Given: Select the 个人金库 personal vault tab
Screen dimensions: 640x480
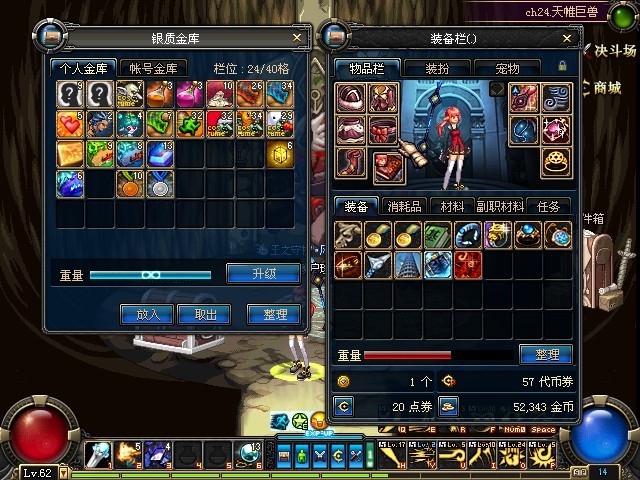Looking at the screenshot, I should 86,68.
